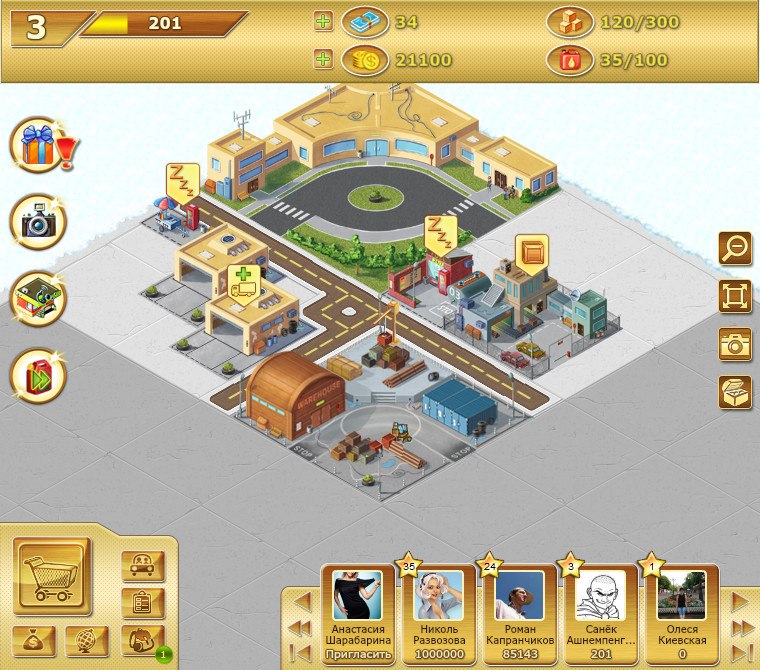Open the globe map button
This screenshot has width=760, height=670.
[x=87, y=641]
